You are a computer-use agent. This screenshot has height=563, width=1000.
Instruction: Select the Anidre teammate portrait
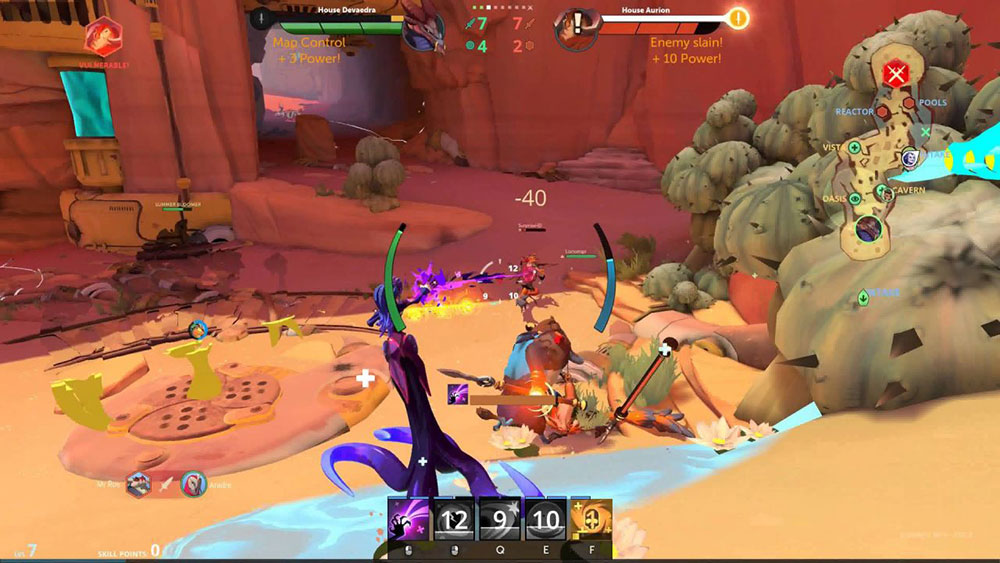(194, 484)
